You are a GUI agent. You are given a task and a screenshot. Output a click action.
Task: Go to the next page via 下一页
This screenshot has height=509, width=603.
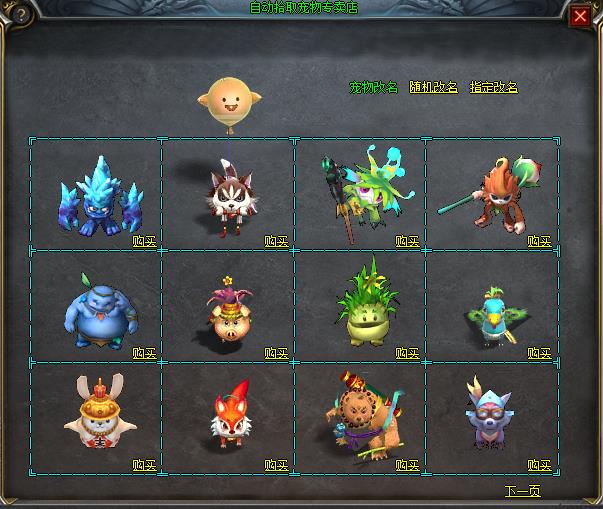(x=522, y=491)
